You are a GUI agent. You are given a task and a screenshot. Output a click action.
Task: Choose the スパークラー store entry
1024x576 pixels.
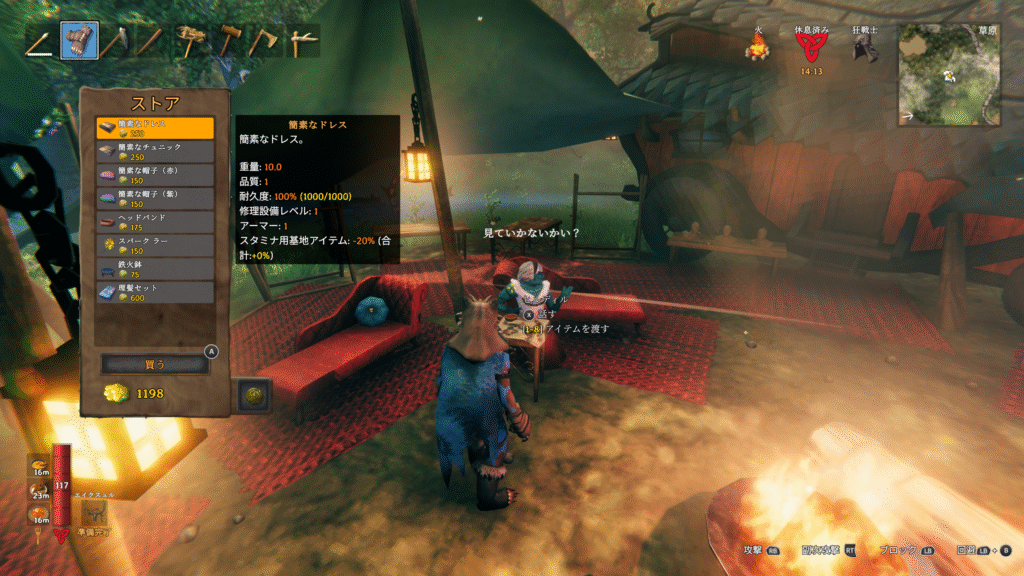(155, 246)
